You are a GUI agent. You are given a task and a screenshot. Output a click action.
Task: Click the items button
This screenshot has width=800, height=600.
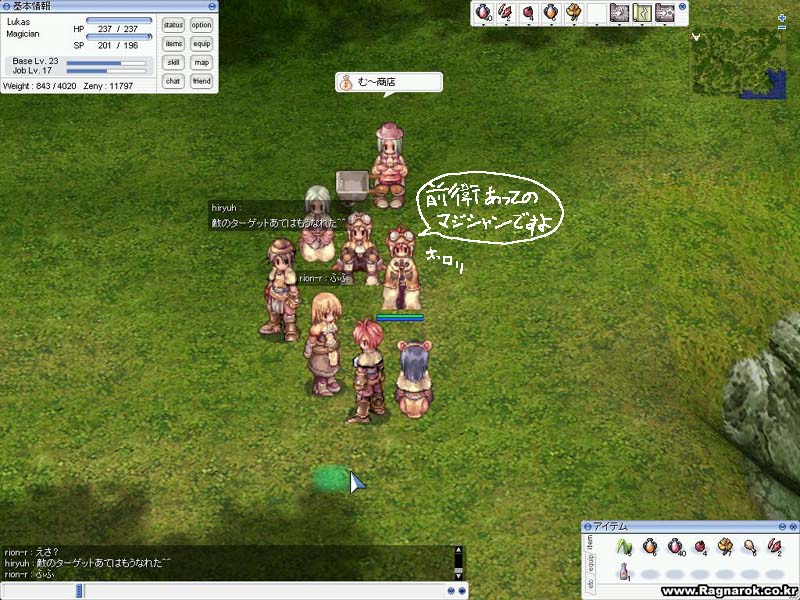173,44
